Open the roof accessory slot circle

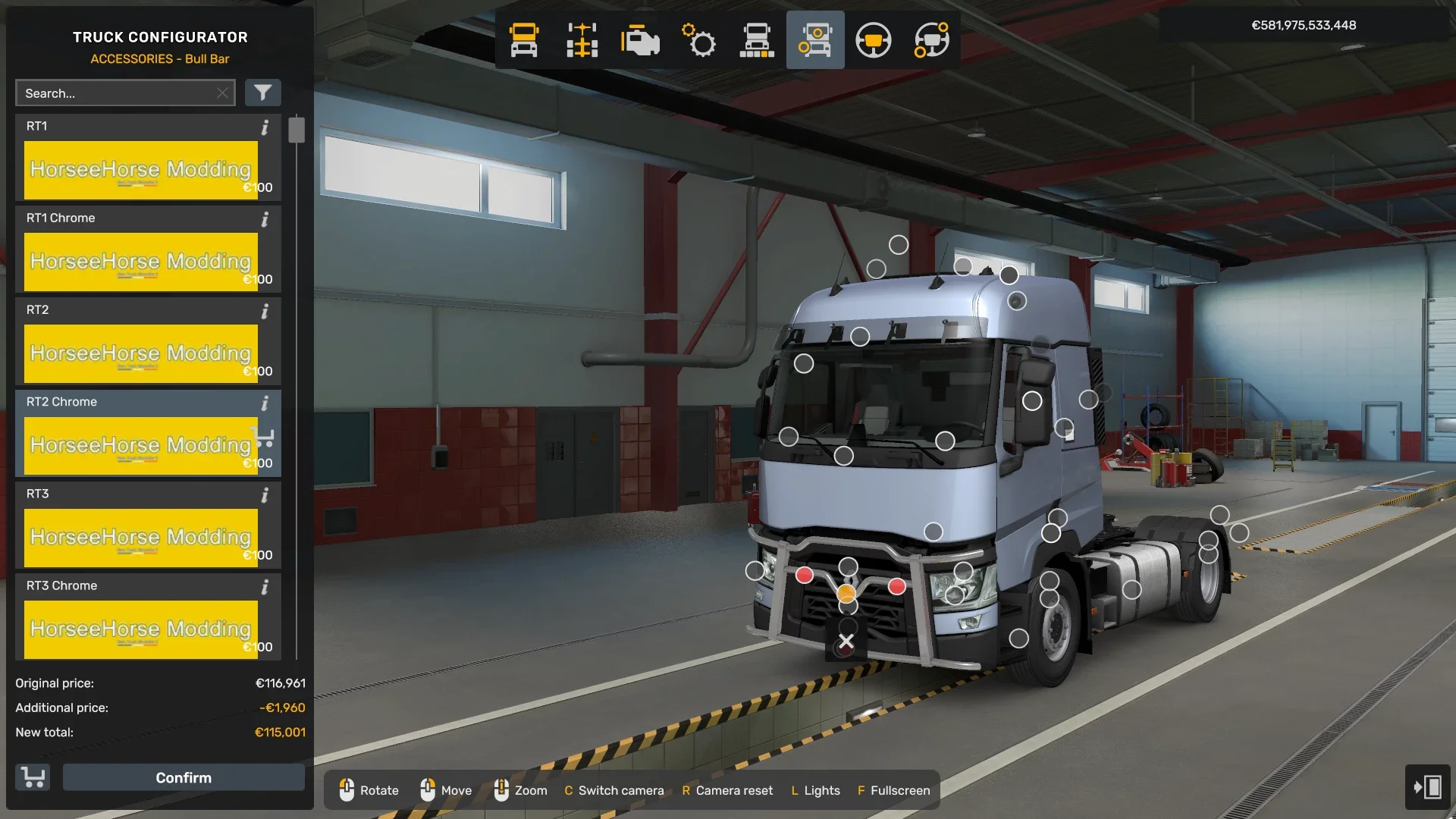click(899, 244)
